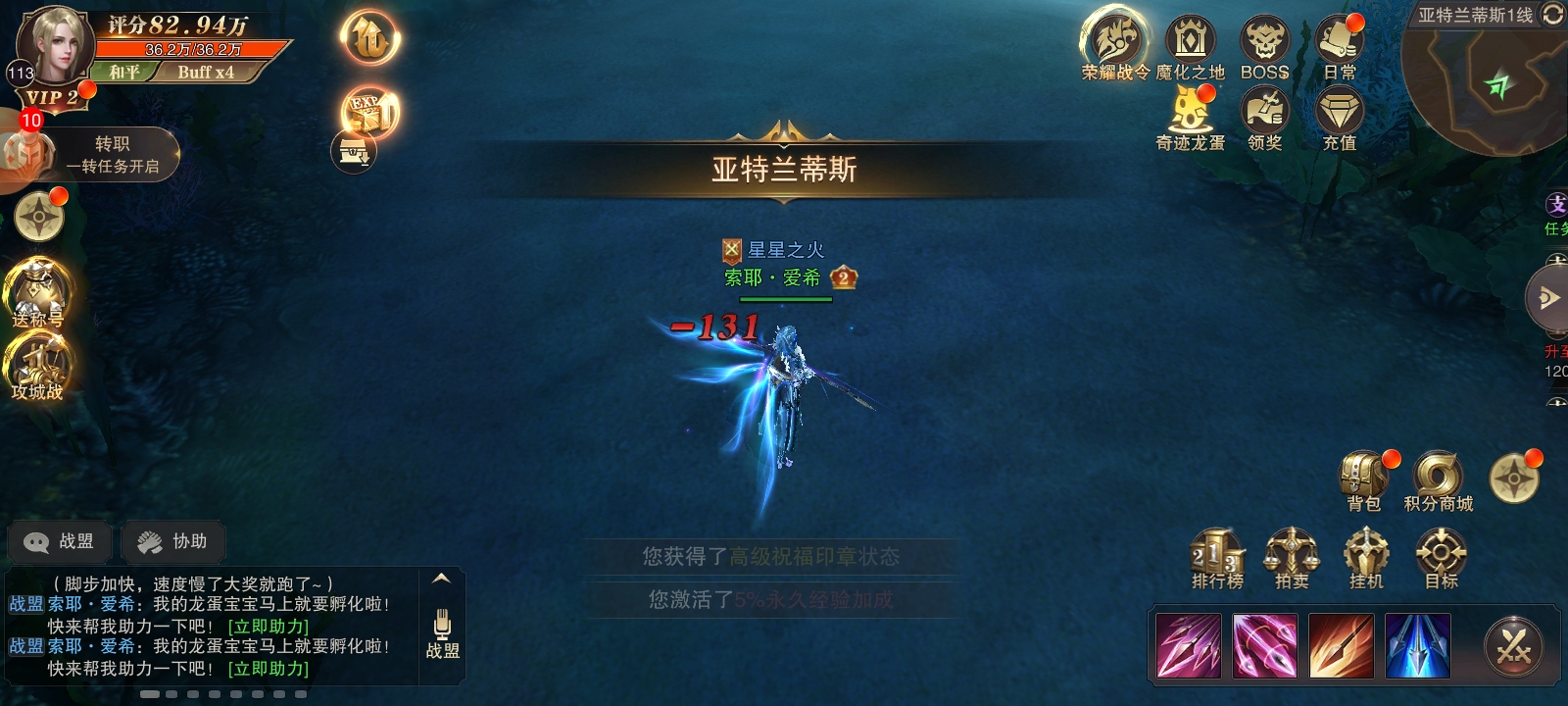Show the 日常 daily activities

1339,45
